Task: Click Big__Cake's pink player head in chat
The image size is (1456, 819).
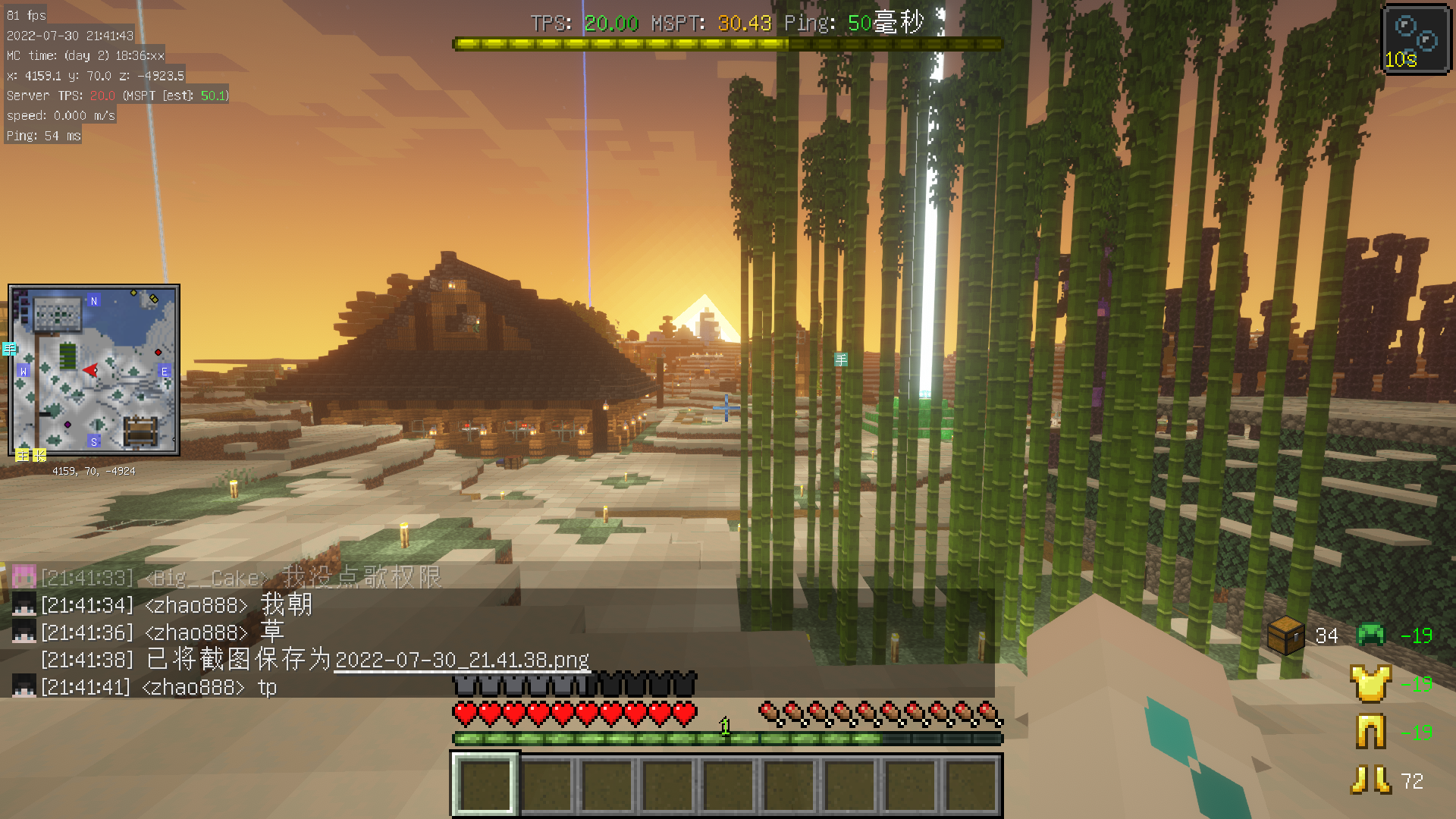Action: tap(24, 578)
